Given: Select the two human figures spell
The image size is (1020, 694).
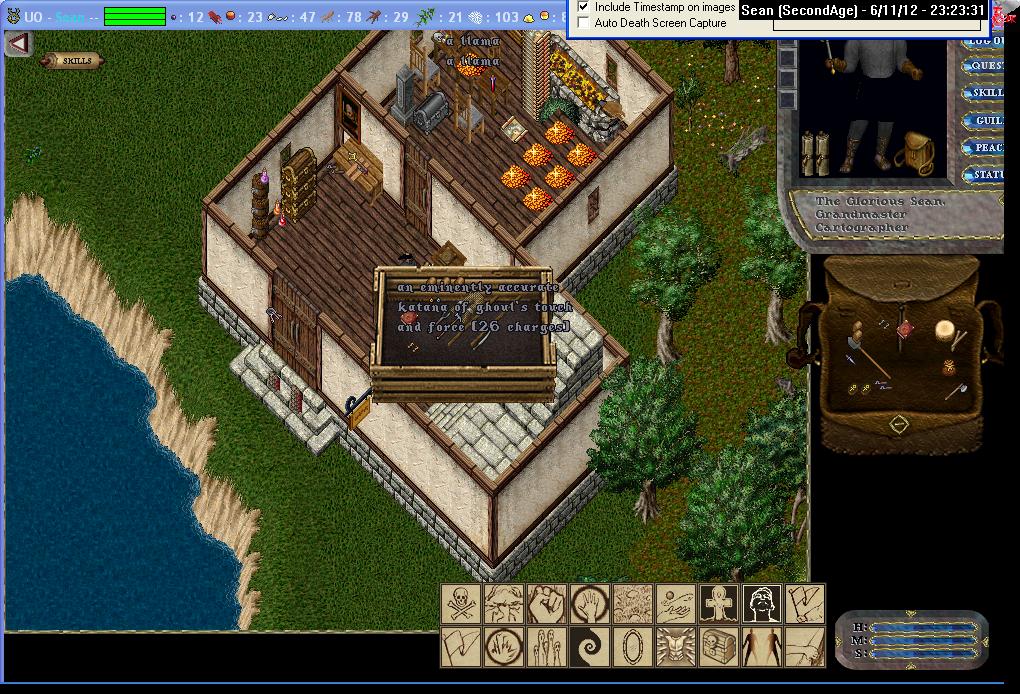Looking at the screenshot, I should [x=762, y=646].
